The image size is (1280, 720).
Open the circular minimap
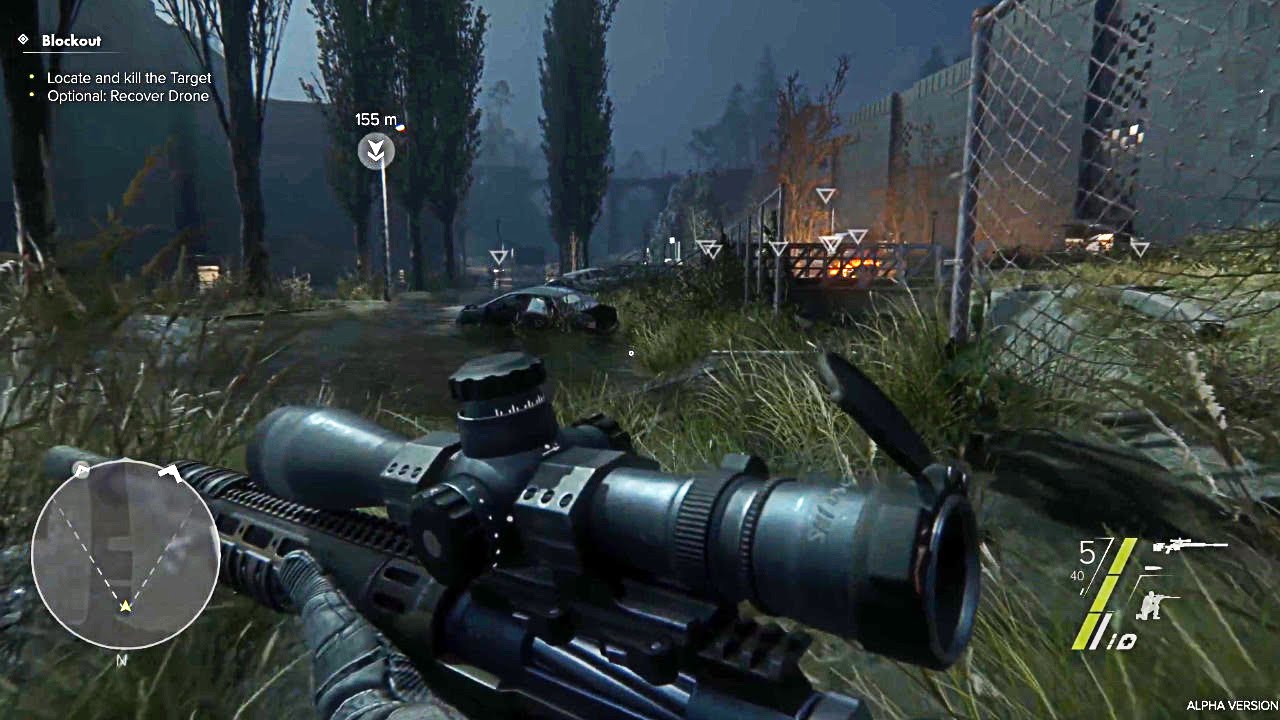point(125,553)
